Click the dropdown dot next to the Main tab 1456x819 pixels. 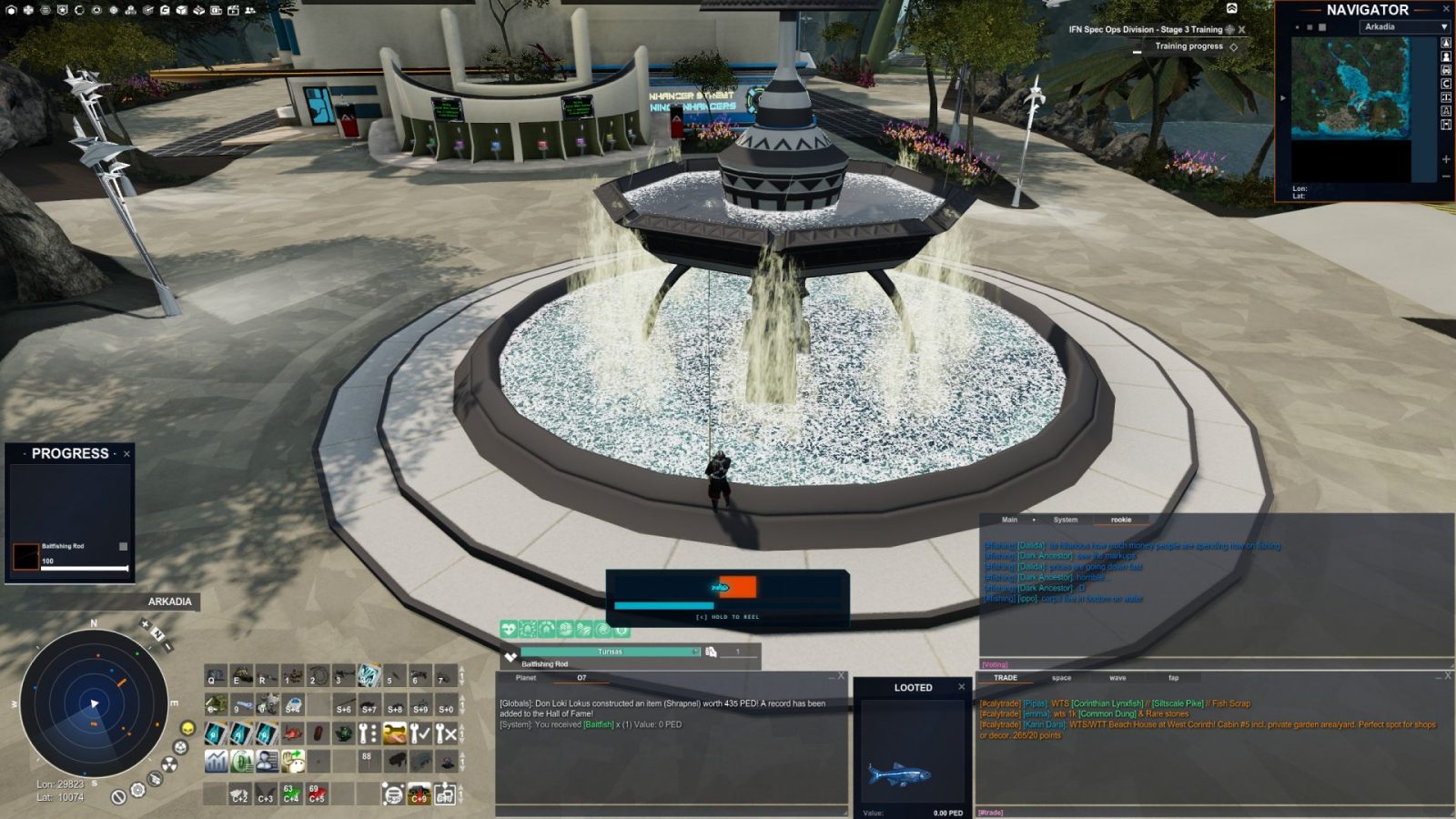pos(1034,520)
